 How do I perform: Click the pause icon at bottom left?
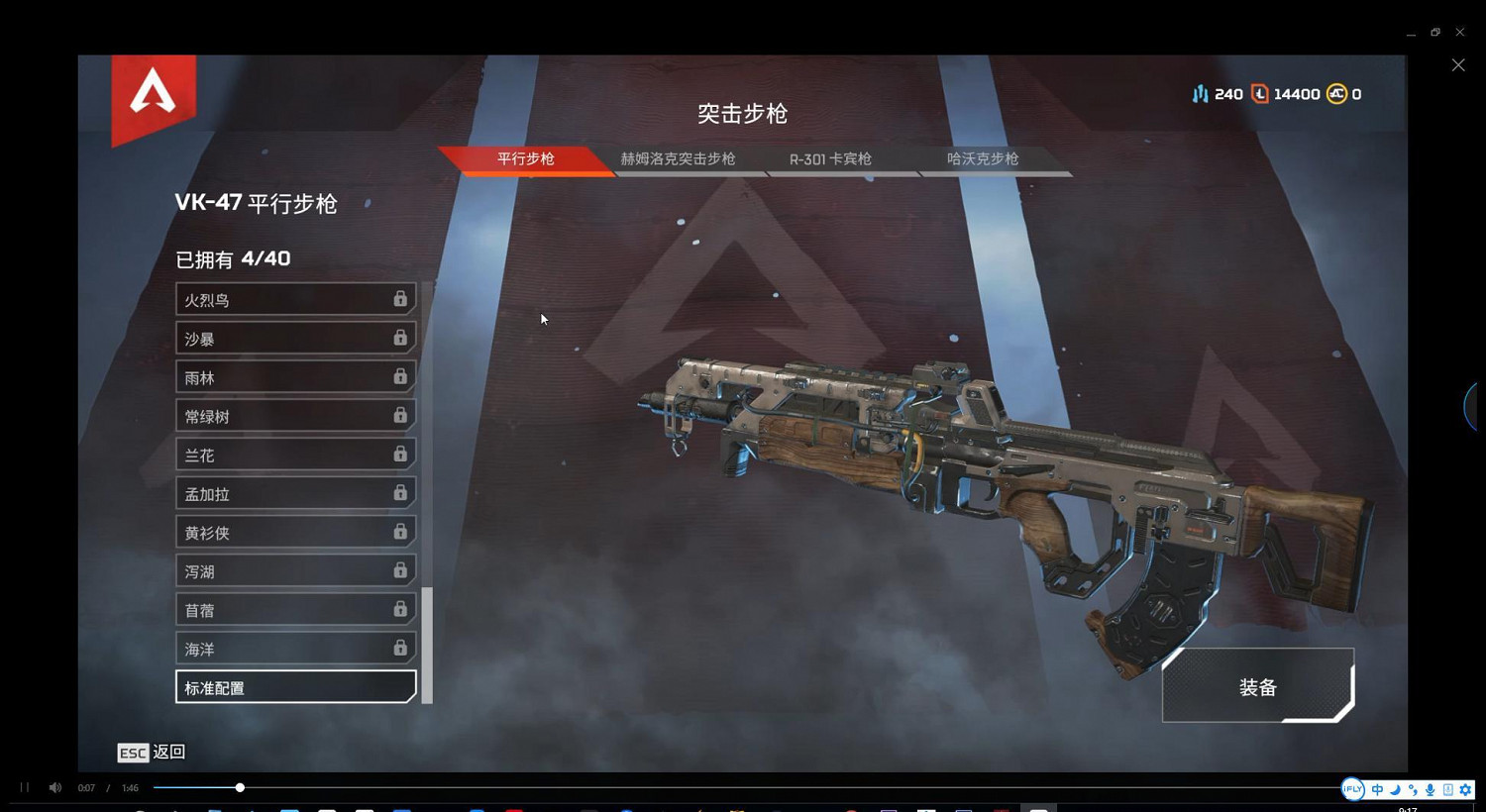(25, 787)
